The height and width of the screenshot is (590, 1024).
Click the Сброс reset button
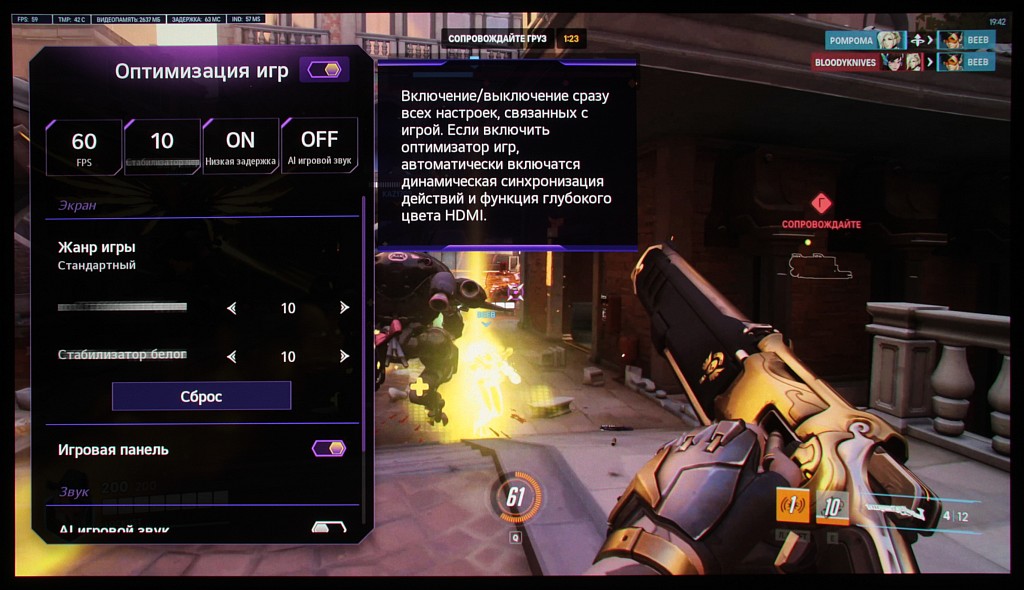click(201, 396)
